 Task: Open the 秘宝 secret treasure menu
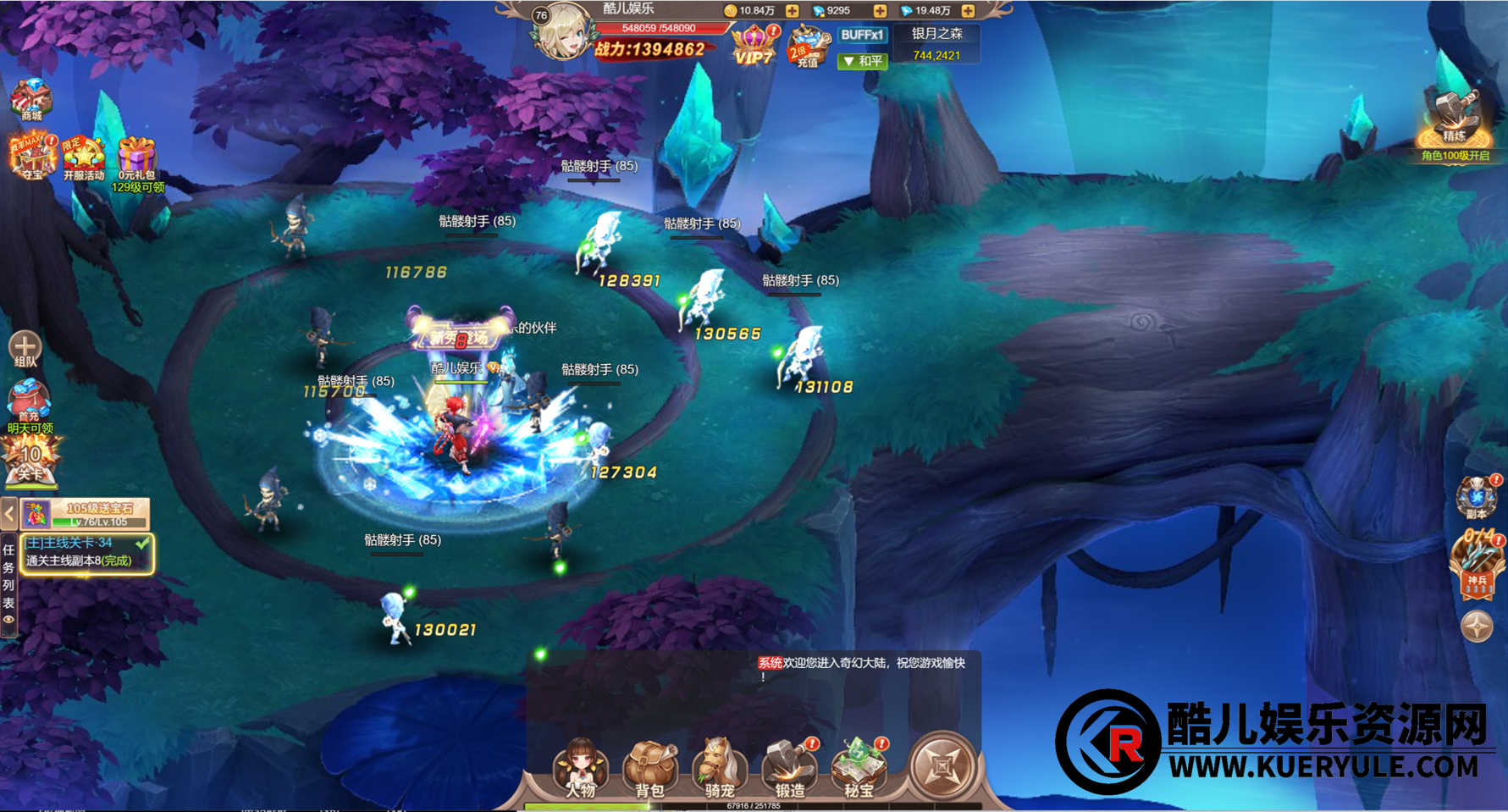click(x=859, y=767)
